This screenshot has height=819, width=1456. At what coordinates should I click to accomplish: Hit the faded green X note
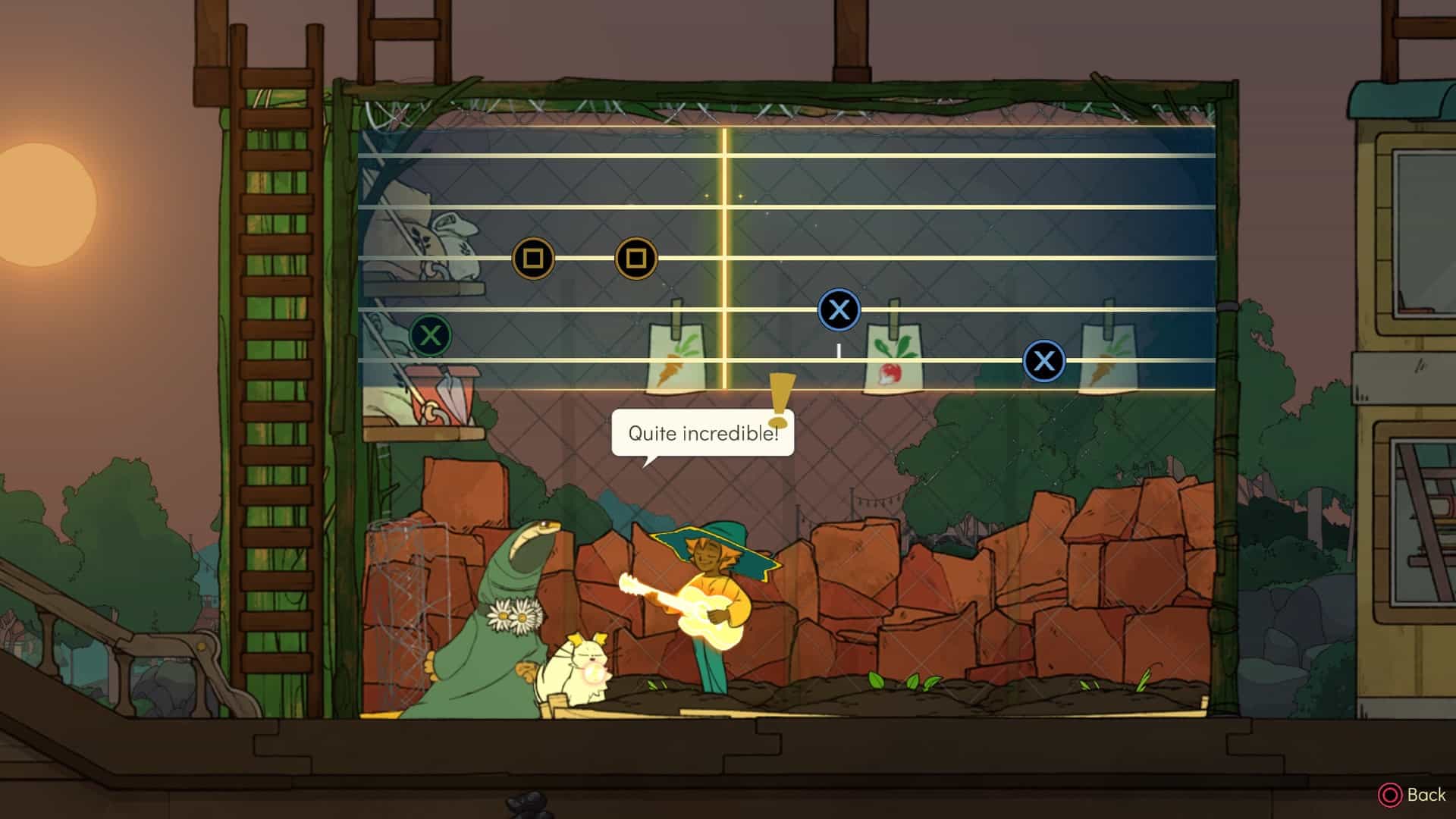coord(430,335)
